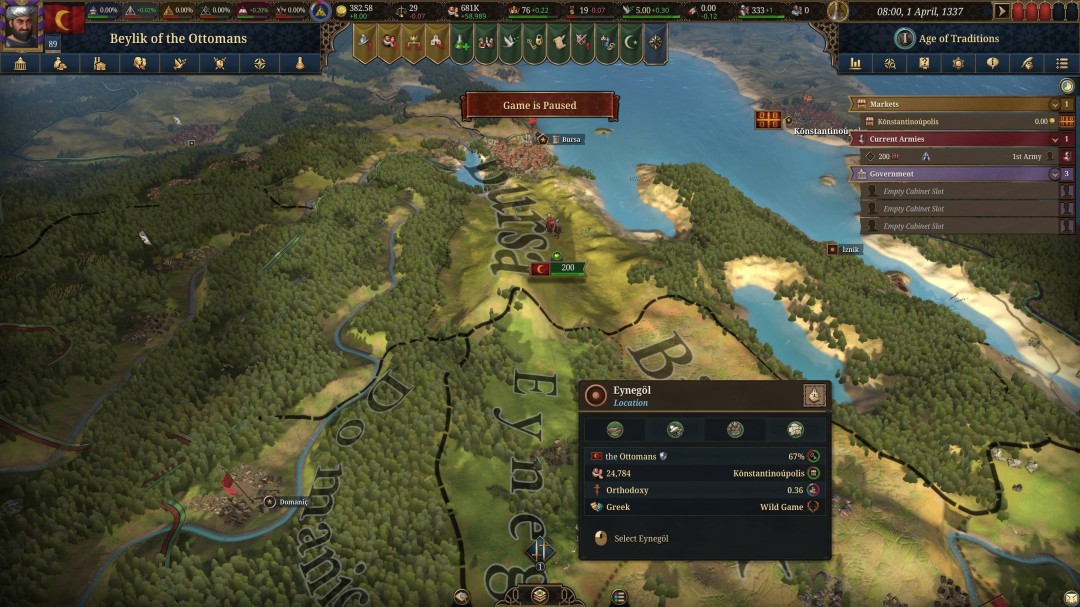
Task: Click the date display 1 April 1337
Action: coord(919,12)
